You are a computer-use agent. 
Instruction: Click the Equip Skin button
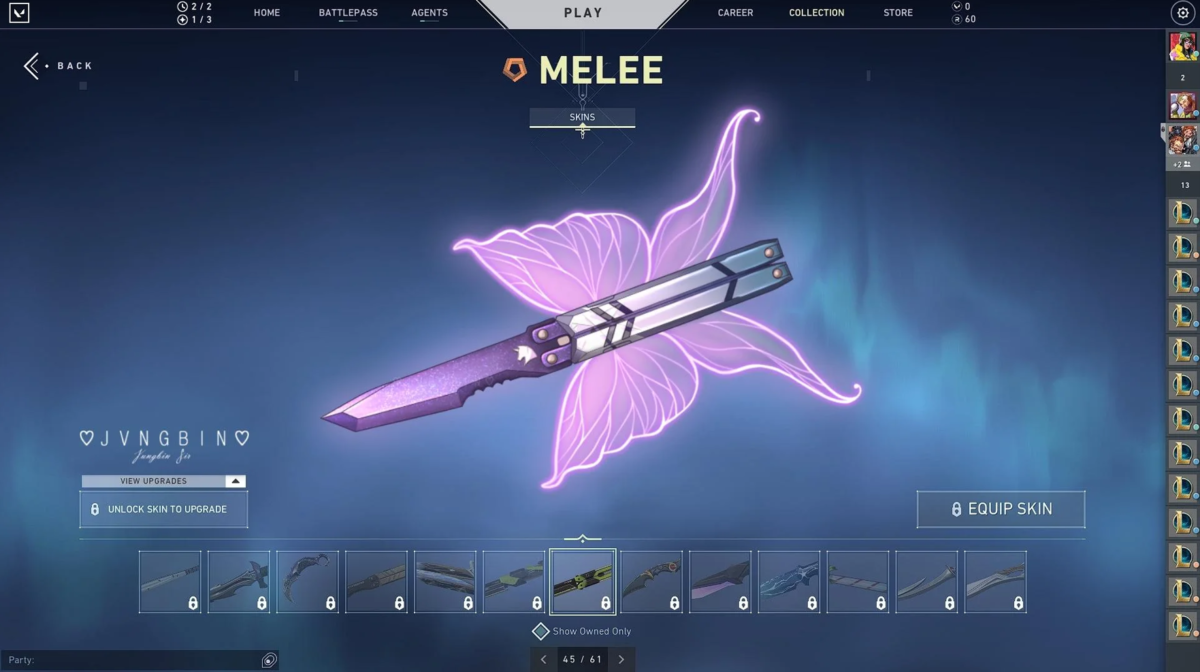tap(1000, 509)
